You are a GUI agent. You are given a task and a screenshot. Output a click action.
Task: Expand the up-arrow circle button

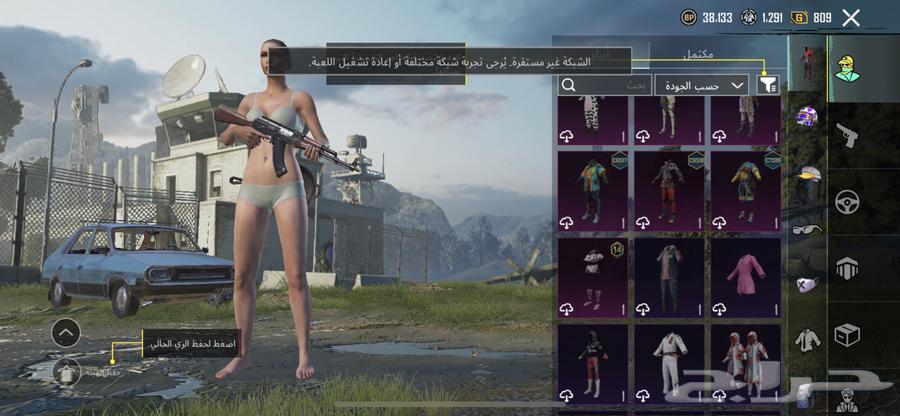pos(66,331)
